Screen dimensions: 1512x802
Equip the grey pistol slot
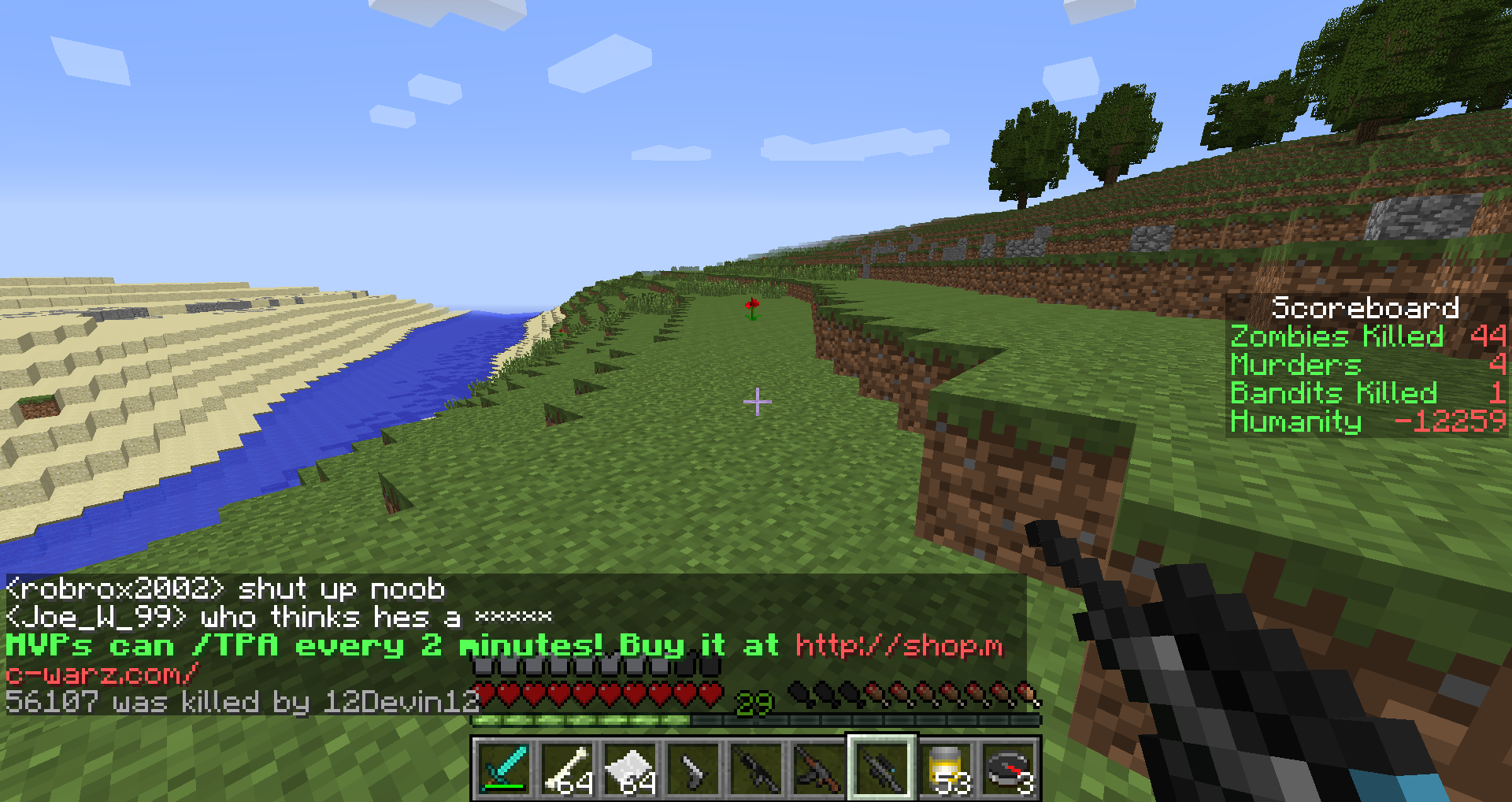pos(693,768)
